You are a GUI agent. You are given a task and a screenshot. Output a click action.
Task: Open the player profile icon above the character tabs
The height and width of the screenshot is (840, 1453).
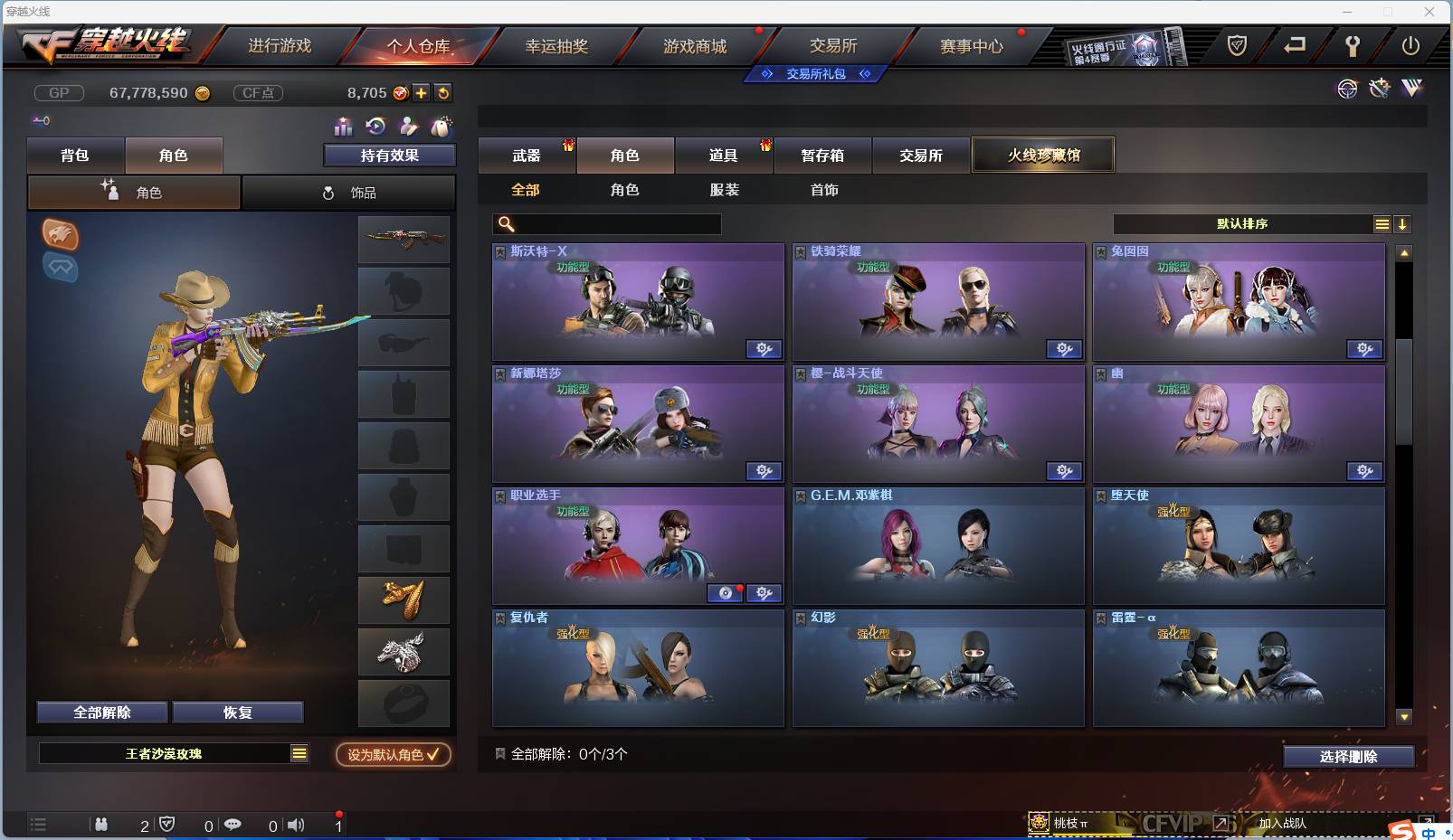pos(409,127)
